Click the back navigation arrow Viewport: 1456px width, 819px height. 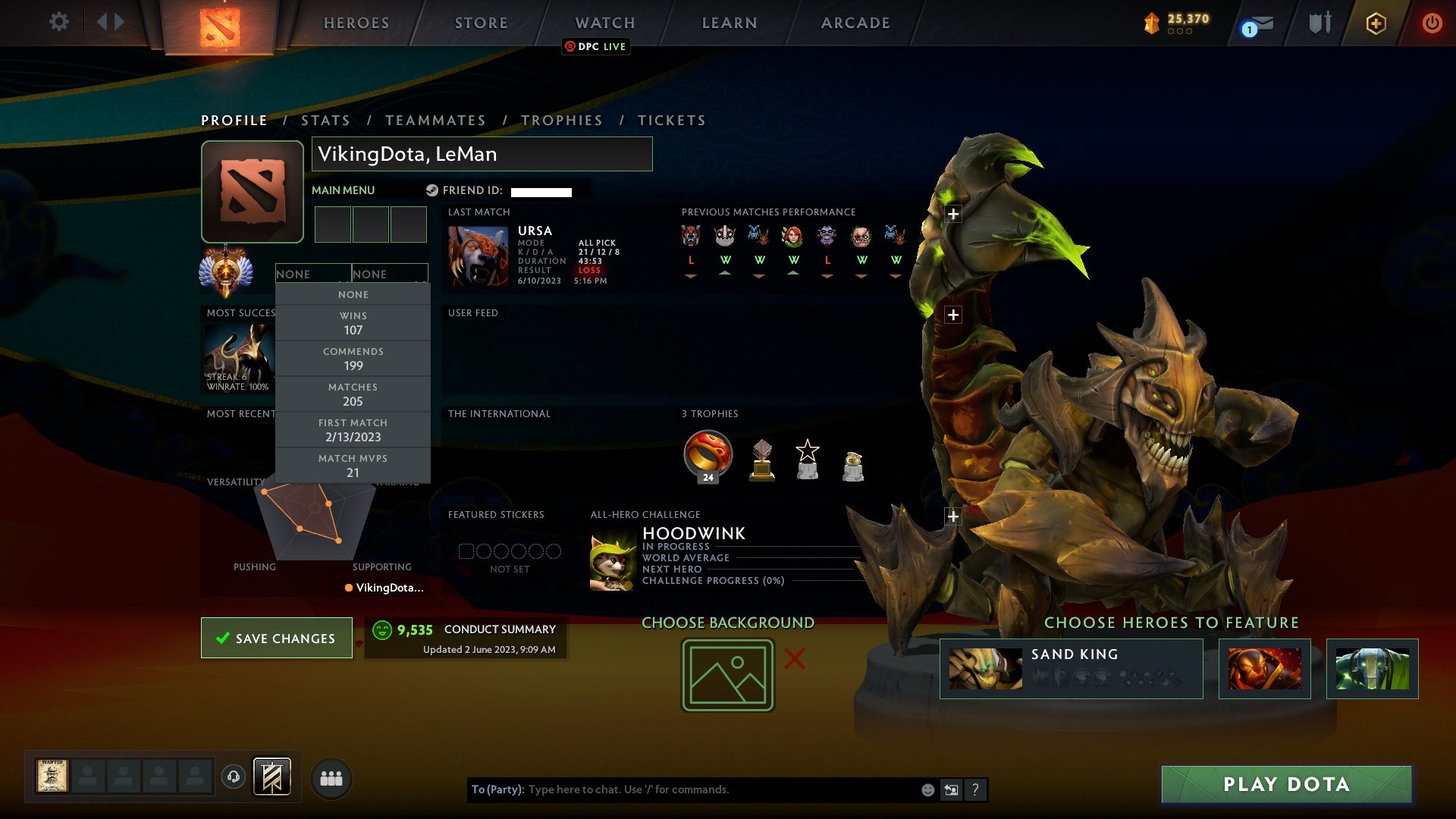(101, 21)
